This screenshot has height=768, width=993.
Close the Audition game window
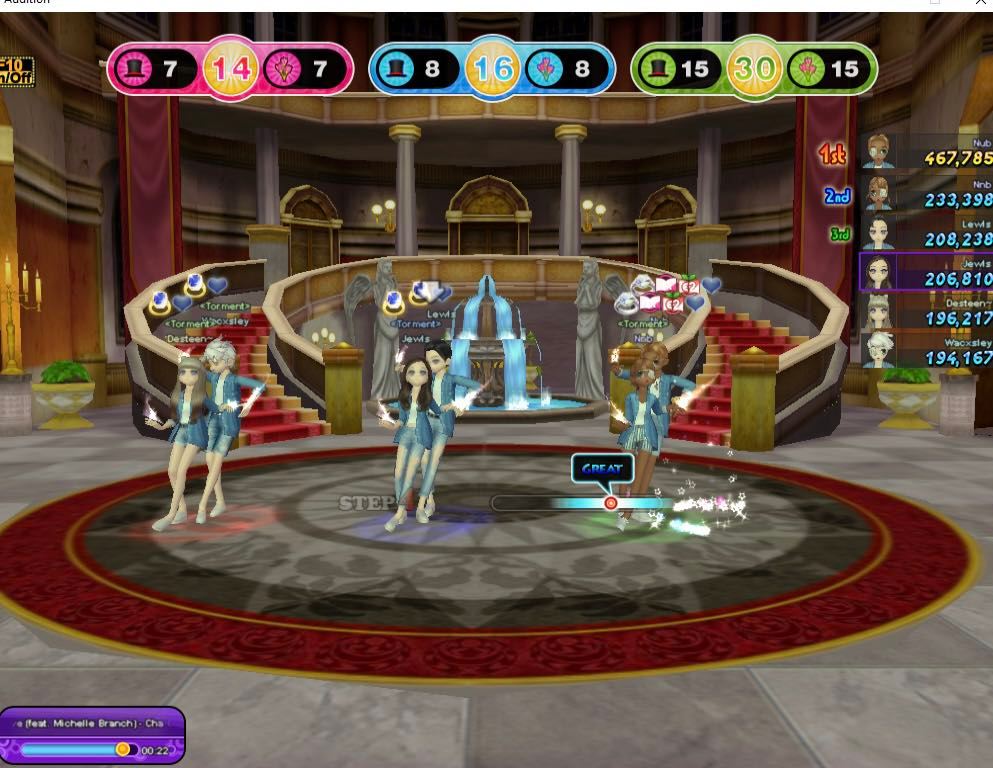coord(980,3)
